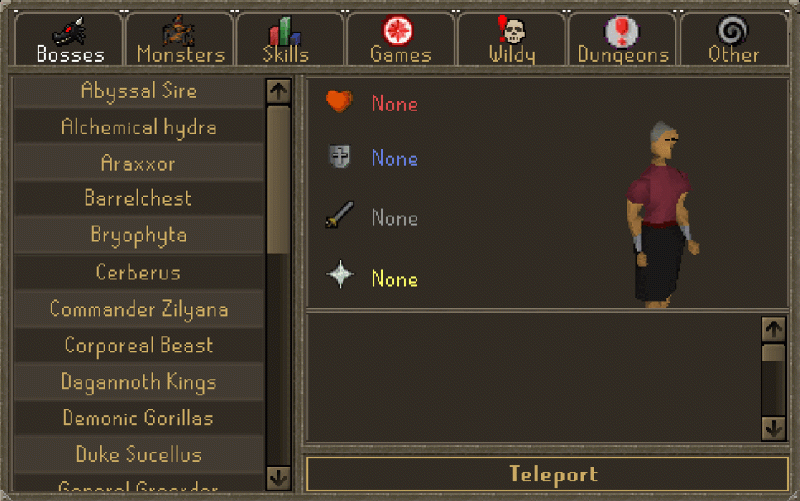800x501 pixels.
Task: Pick Dagannoth Kings from the list
Action: pyautogui.click(x=138, y=382)
